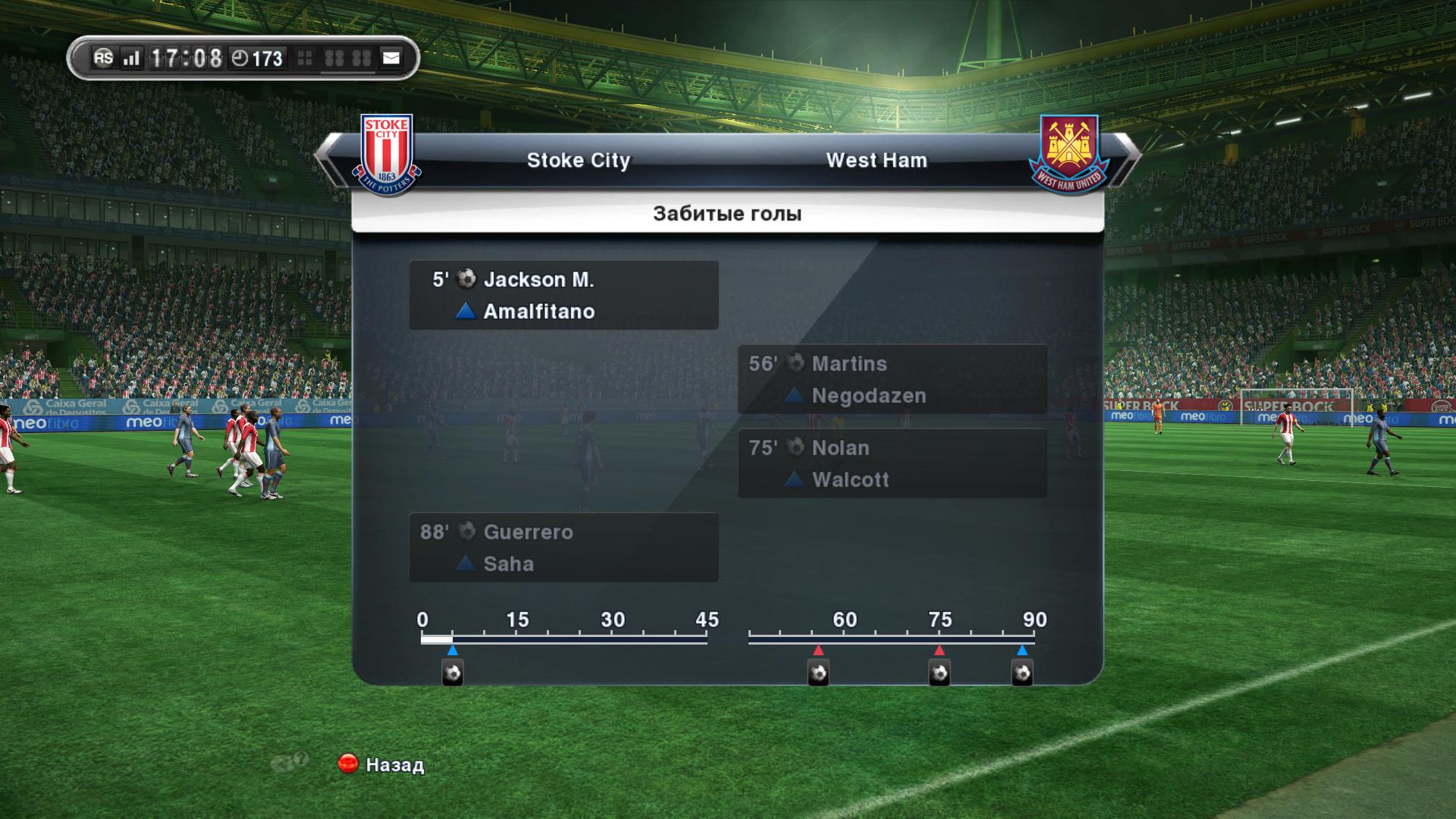Open the envelope mail icon in status bar
The width and height of the screenshot is (1456, 819).
pyautogui.click(x=391, y=58)
